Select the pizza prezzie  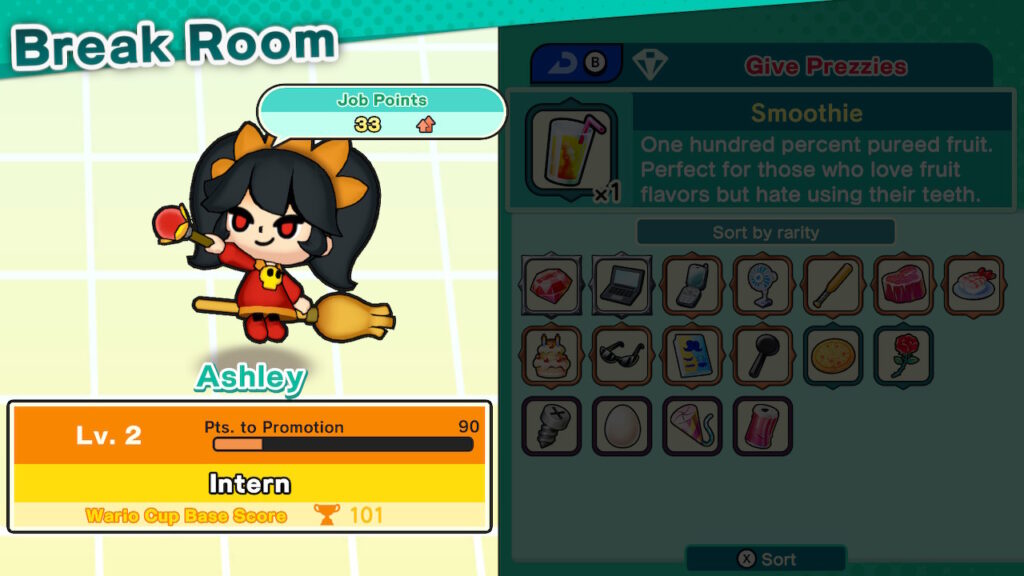pos(833,356)
